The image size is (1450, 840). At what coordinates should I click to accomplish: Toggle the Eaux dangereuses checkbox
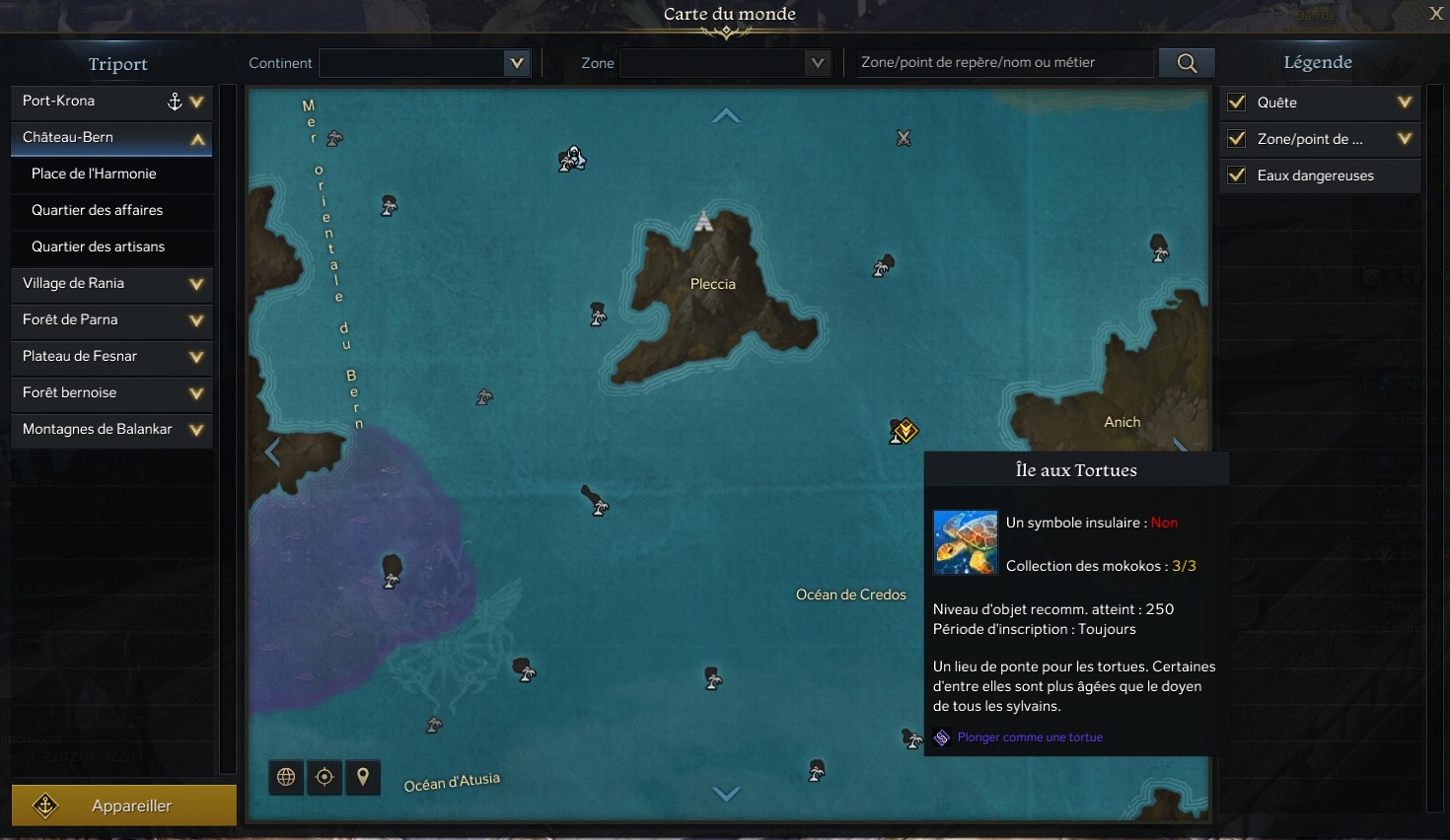1237,175
